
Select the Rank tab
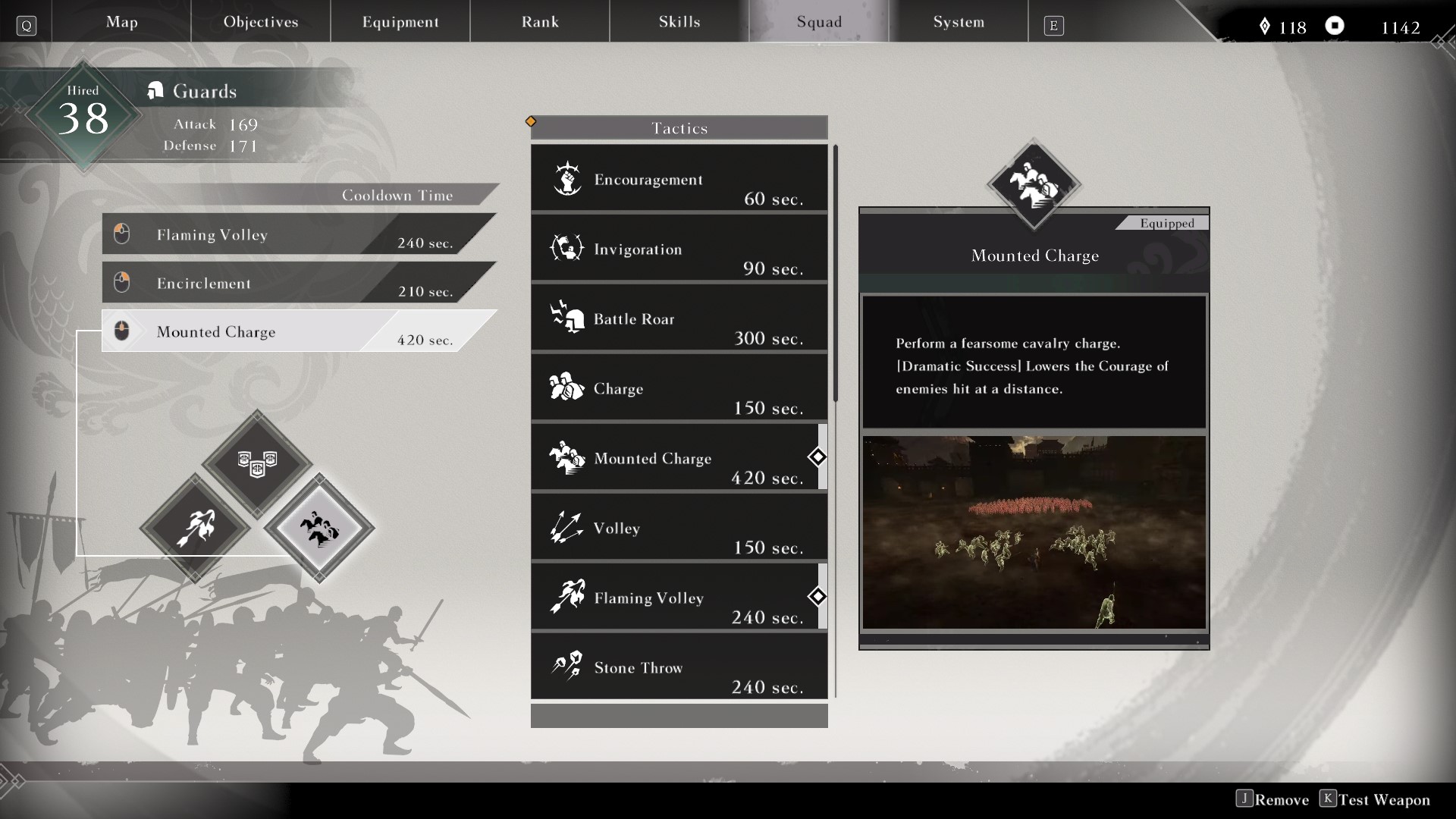540,22
